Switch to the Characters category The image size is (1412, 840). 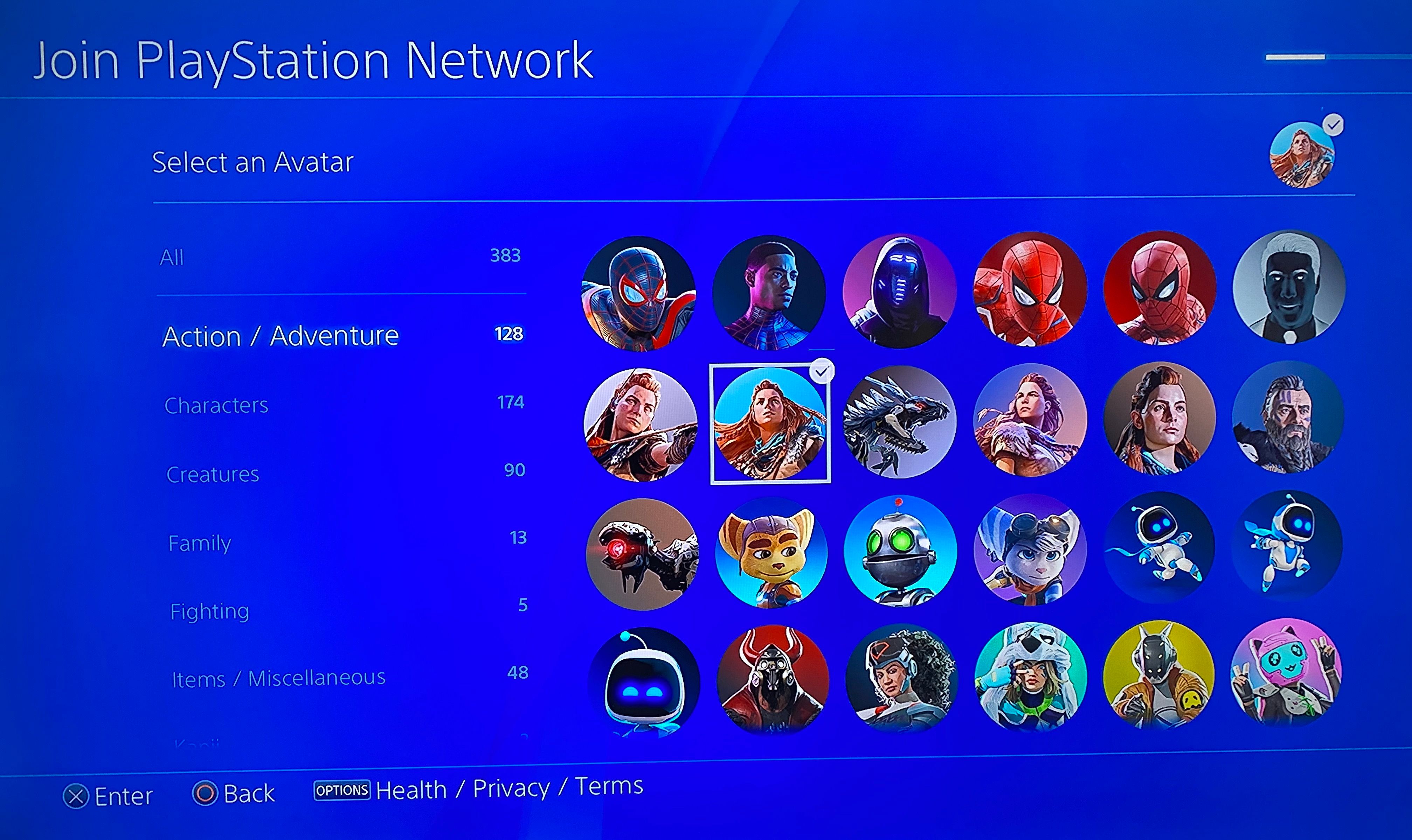click(x=216, y=405)
